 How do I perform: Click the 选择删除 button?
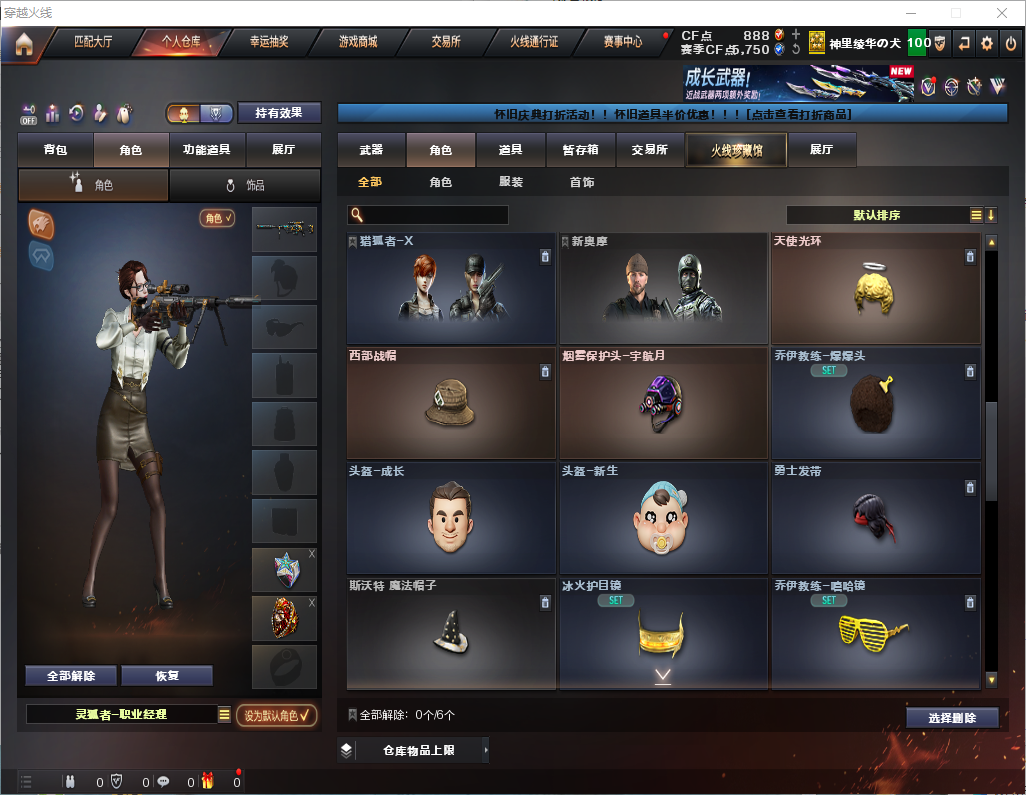(x=952, y=718)
